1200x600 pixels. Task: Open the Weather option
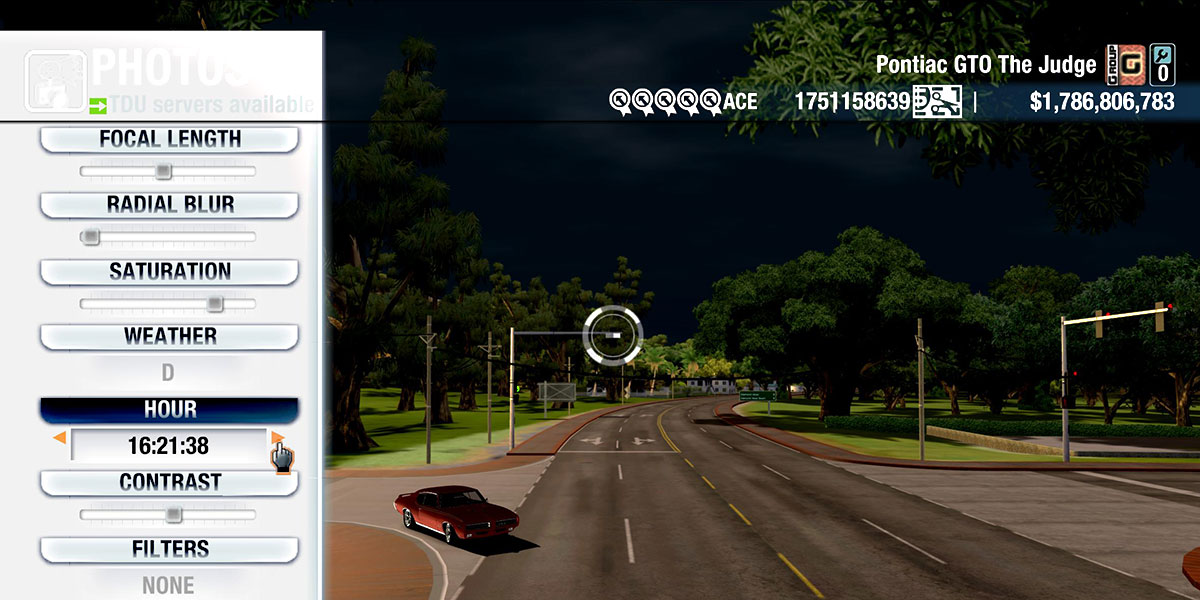(x=169, y=336)
